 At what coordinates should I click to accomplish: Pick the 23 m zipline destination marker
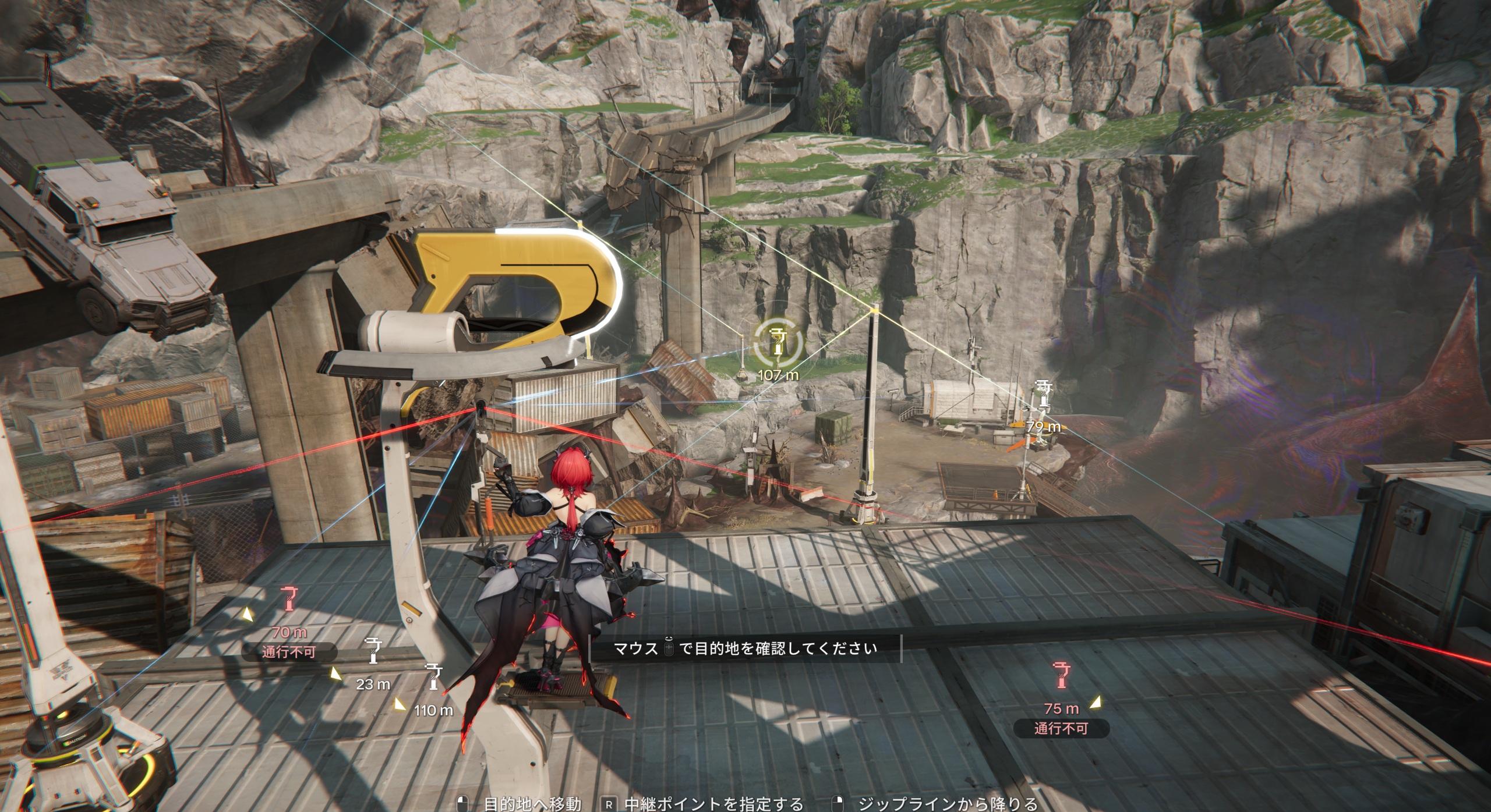373,650
